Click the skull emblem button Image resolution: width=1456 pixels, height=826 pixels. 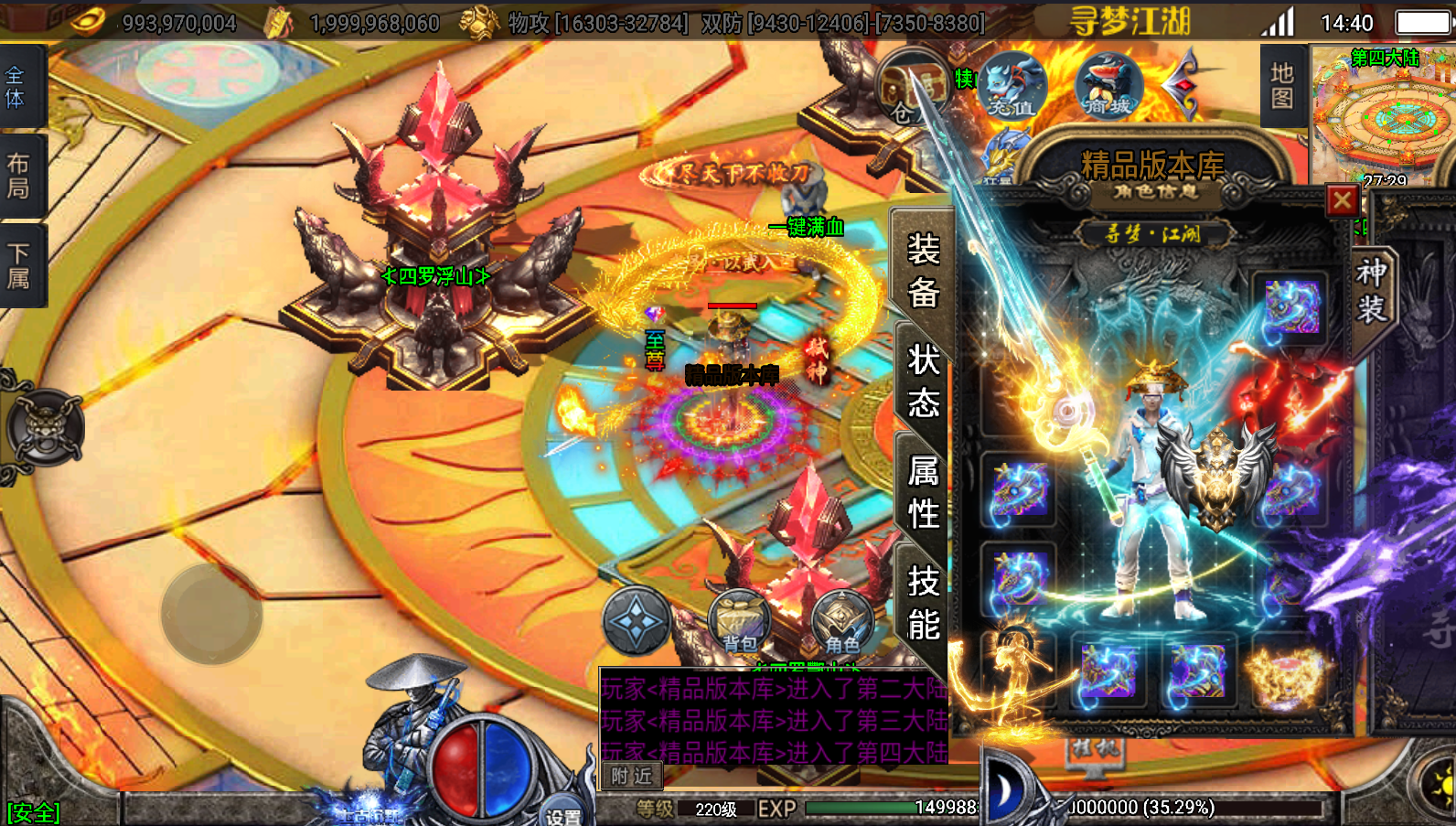click(45, 427)
